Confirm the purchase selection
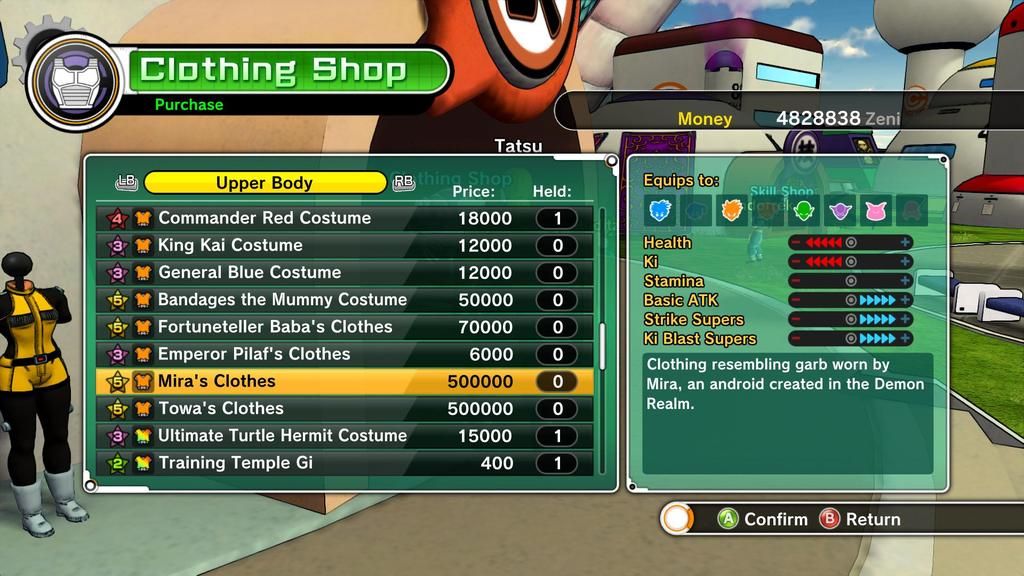Viewport: 1024px width, 576px height. (763, 519)
